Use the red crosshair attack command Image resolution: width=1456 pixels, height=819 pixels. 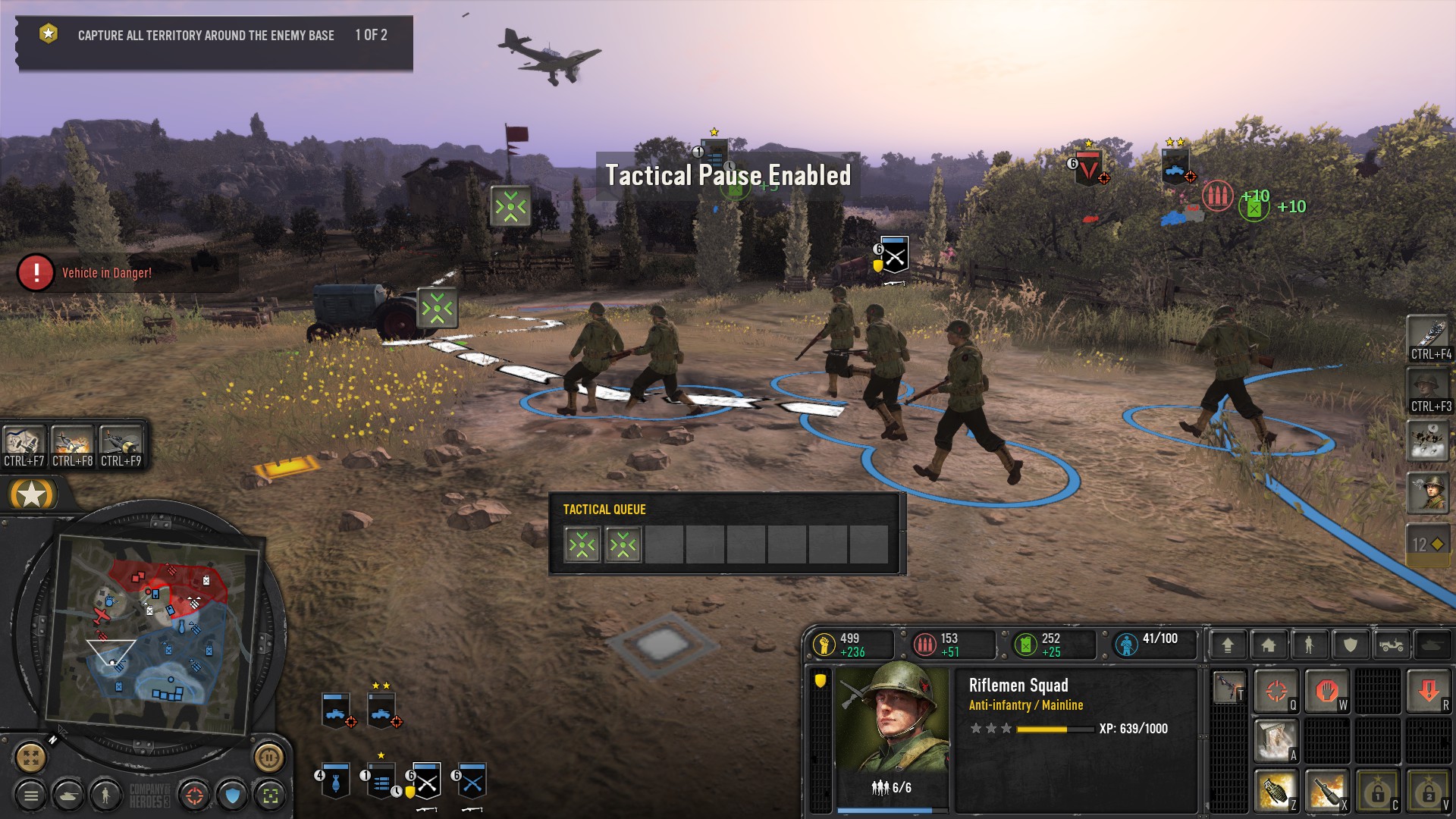point(1276,690)
